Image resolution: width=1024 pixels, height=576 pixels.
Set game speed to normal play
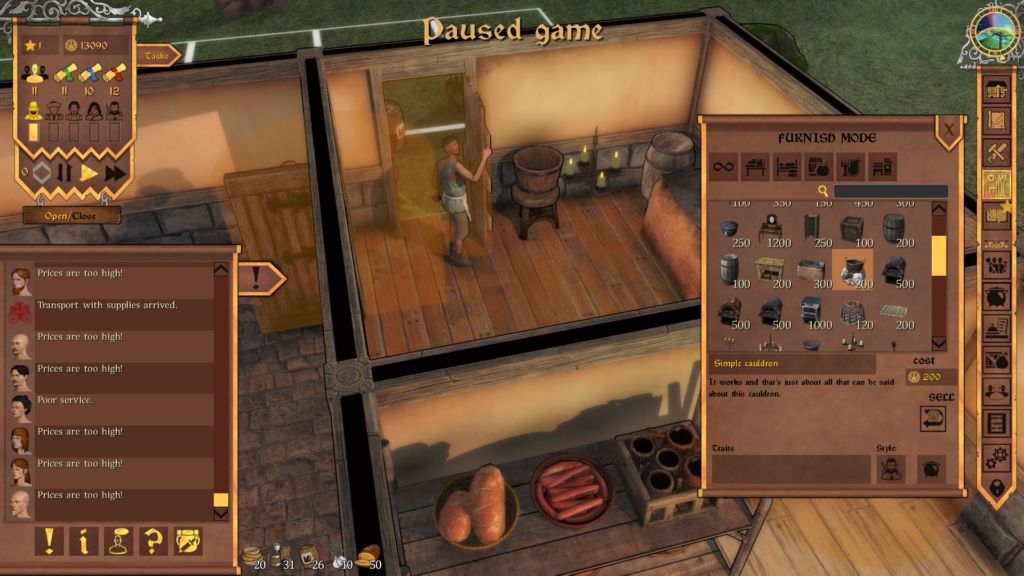[90, 172]
